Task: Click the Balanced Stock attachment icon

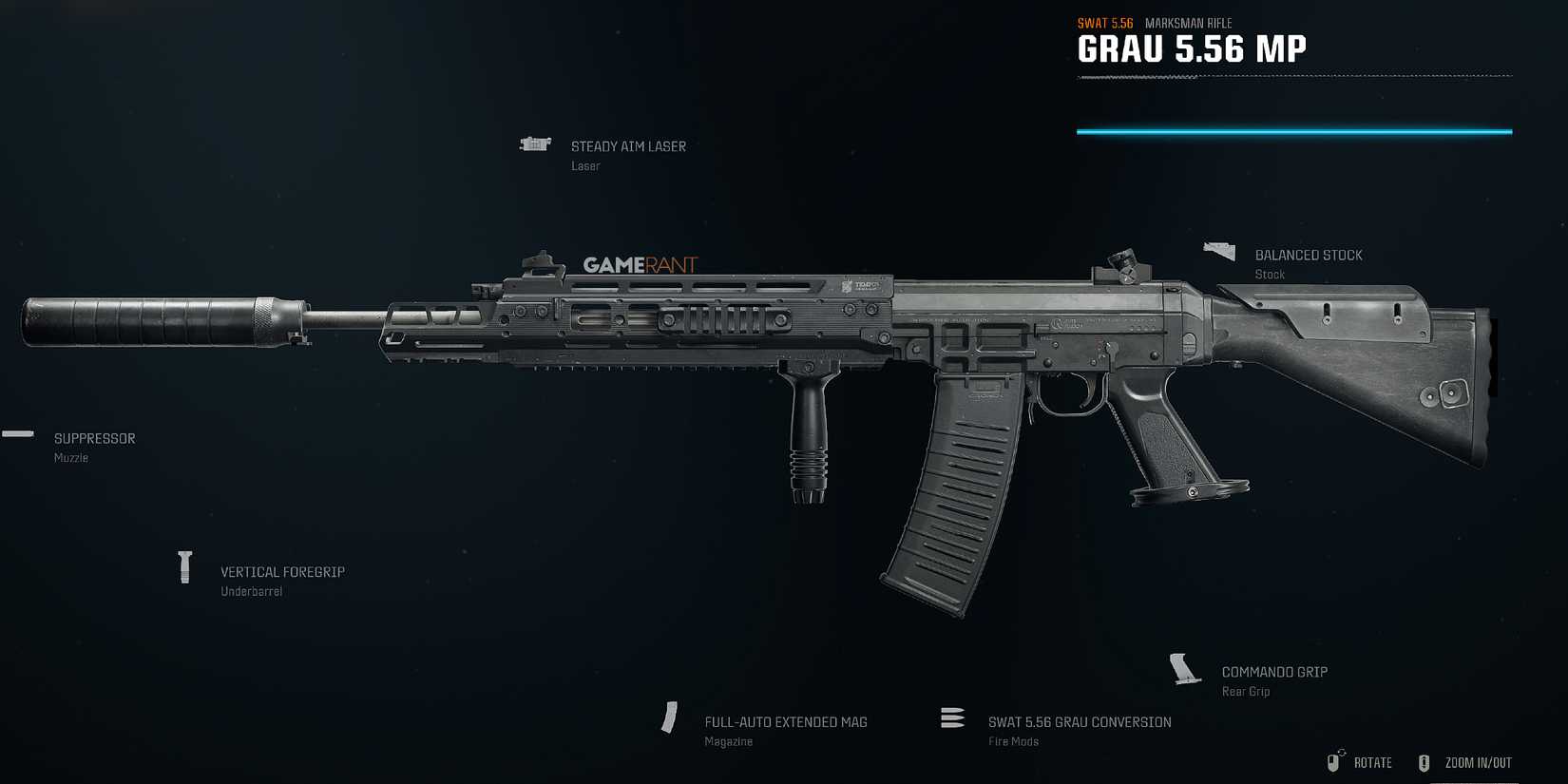Action: (1219, 250)
